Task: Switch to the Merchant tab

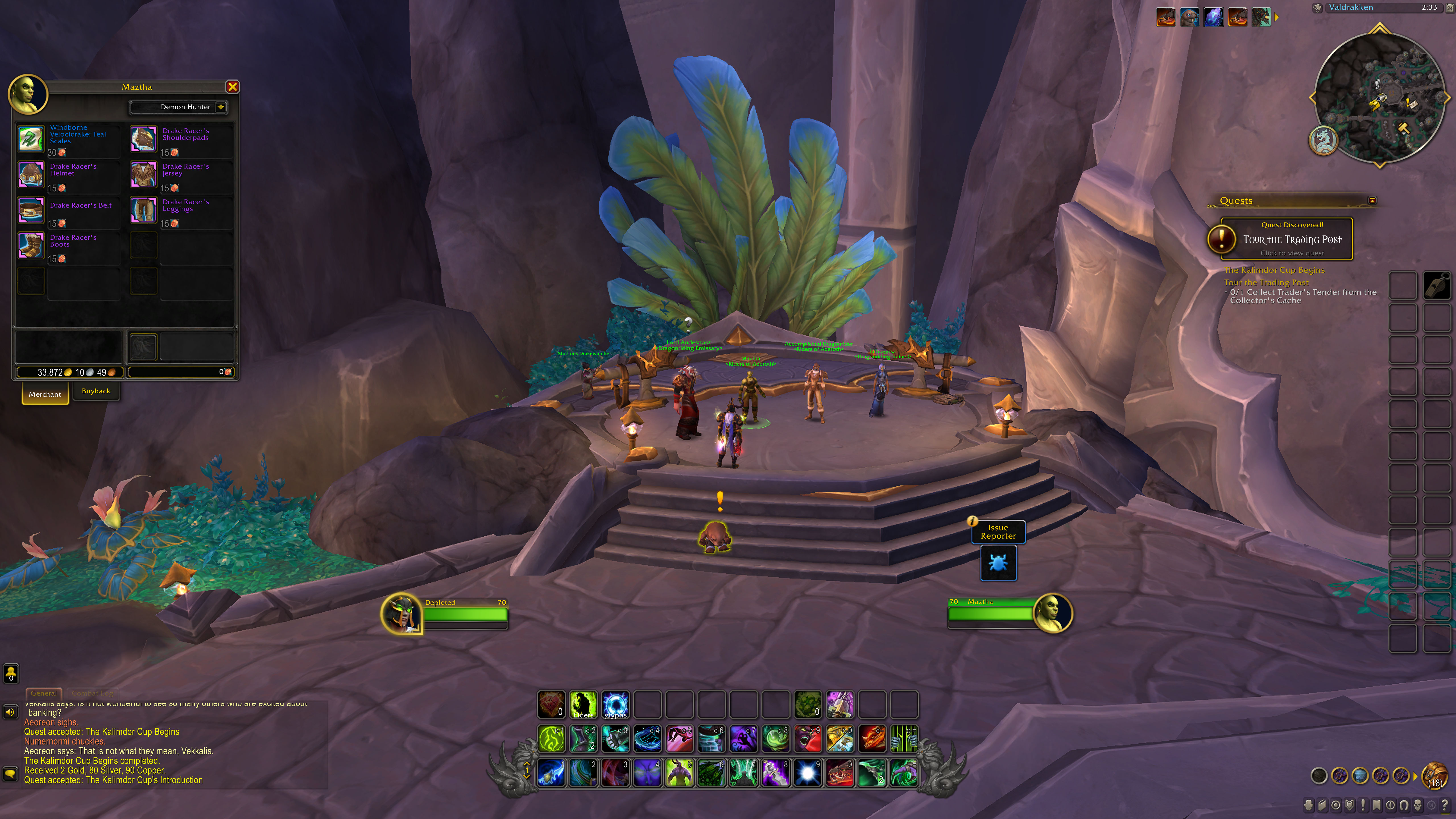Action: click(45, 394)
